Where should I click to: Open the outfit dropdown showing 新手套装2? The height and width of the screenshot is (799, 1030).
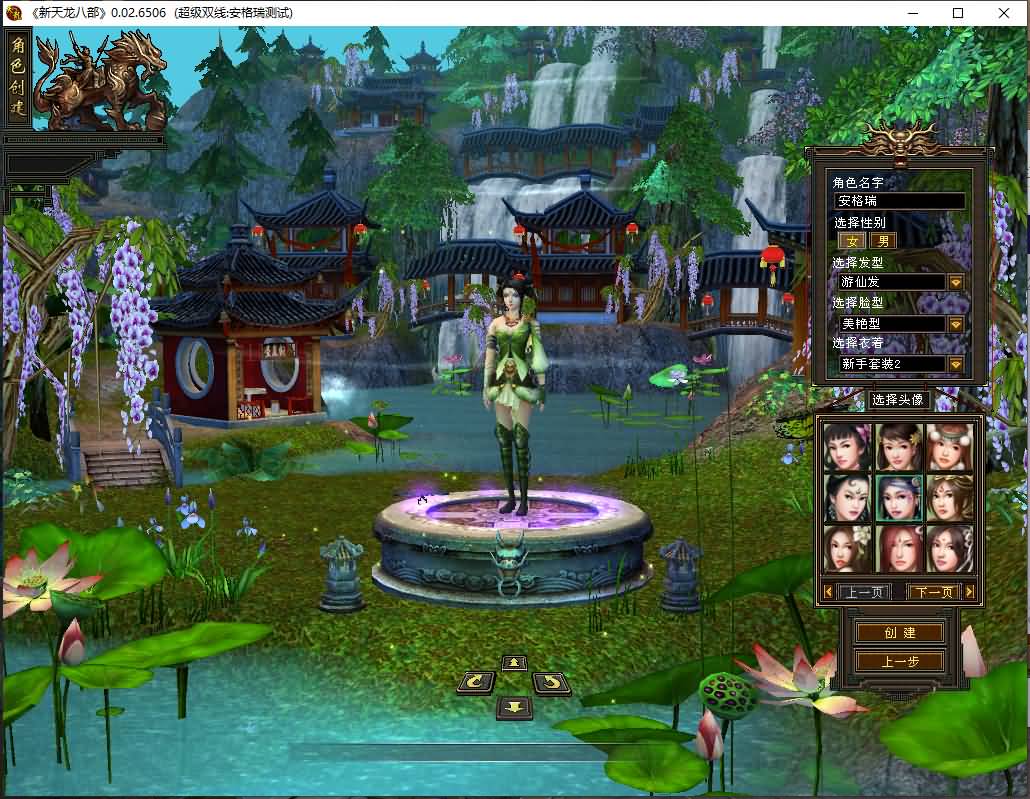[x=956, y=364]
